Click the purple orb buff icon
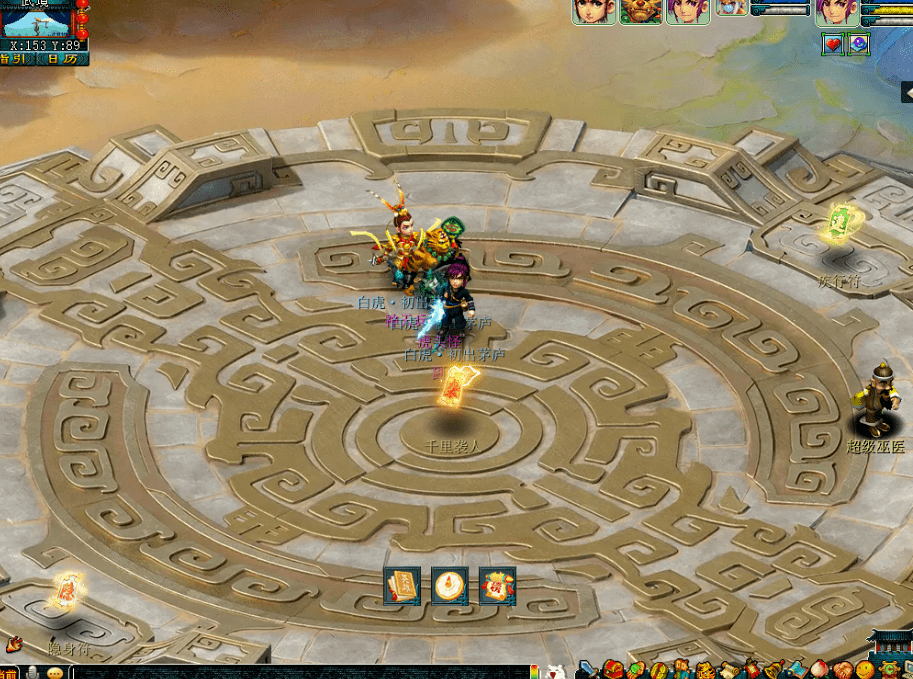This screenshot has height=679, width=913. pos(858,44)
